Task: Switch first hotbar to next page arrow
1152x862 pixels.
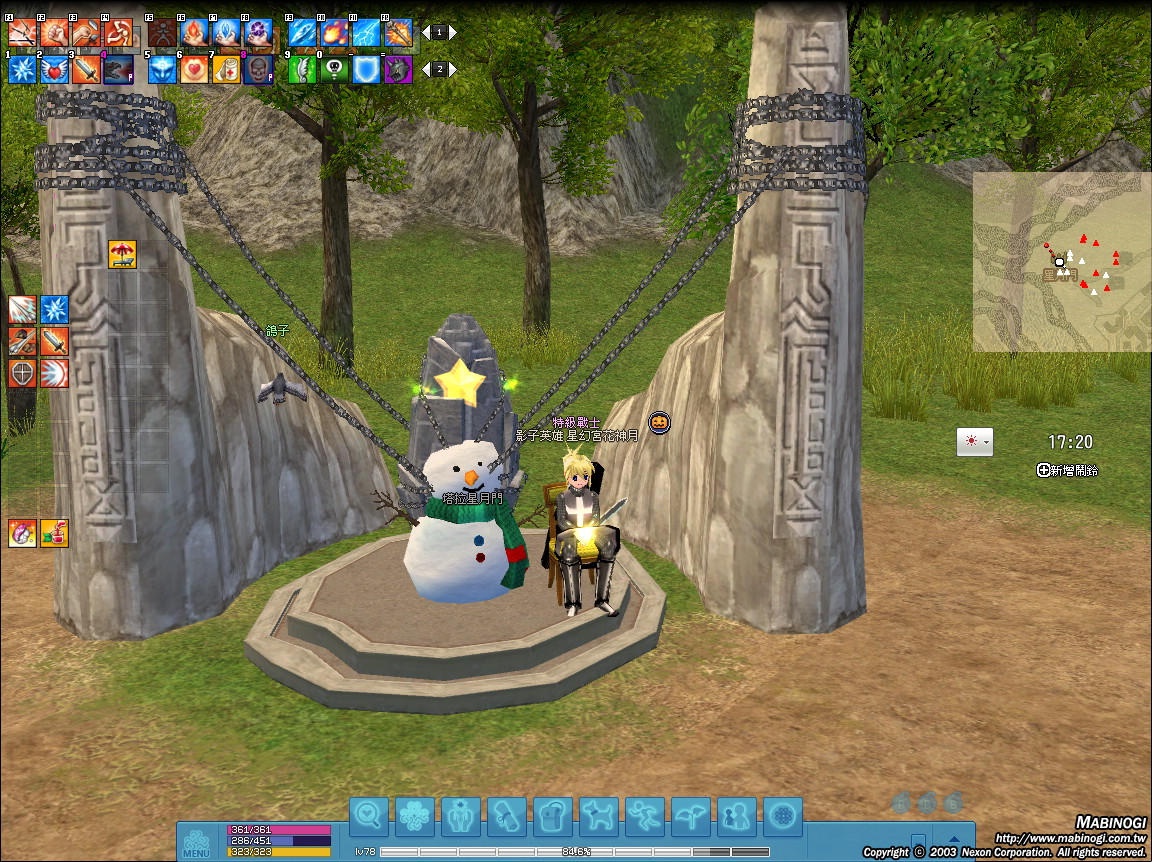Action: click(452, 33)
